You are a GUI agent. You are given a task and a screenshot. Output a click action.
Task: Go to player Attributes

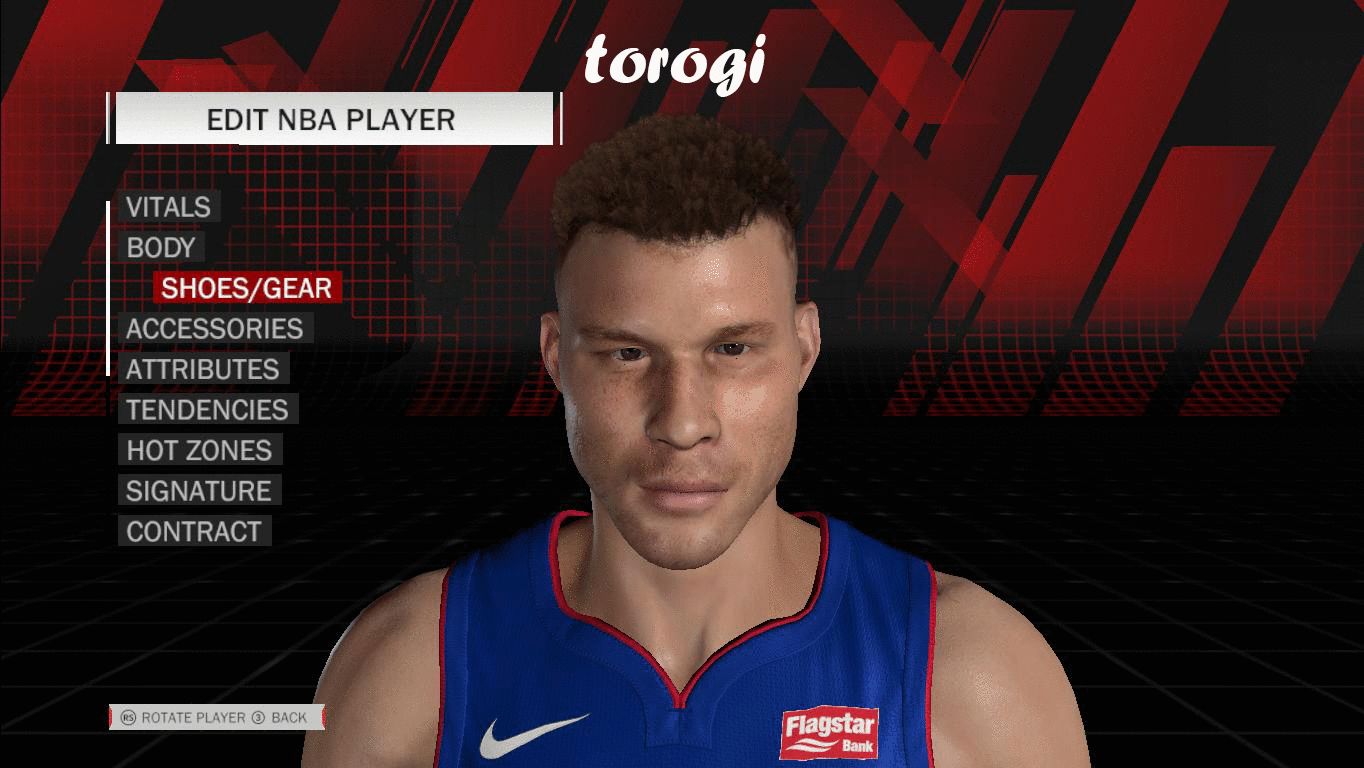[x=202, y=370]
